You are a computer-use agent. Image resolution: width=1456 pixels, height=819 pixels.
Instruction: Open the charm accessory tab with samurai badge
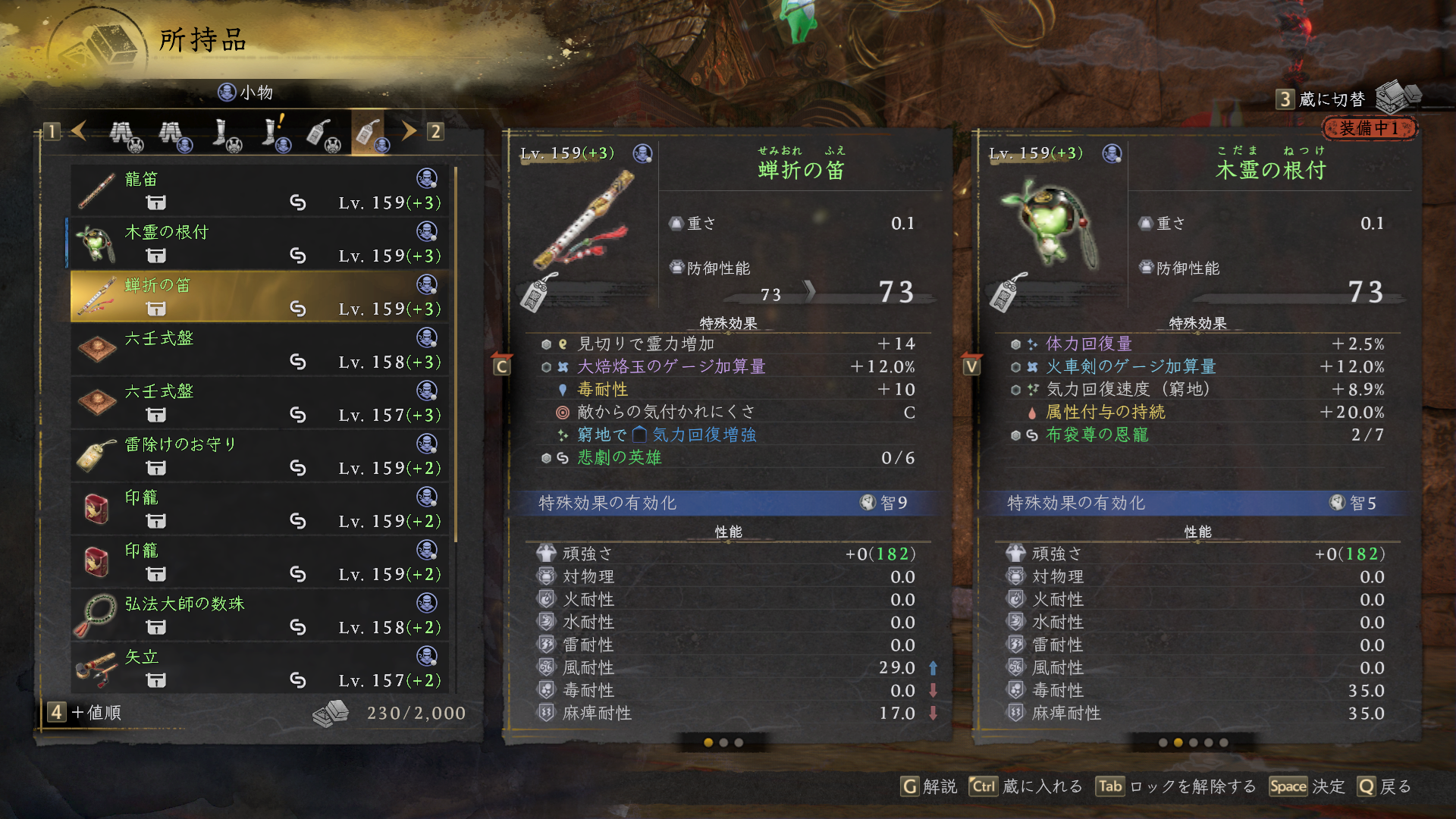322,134
